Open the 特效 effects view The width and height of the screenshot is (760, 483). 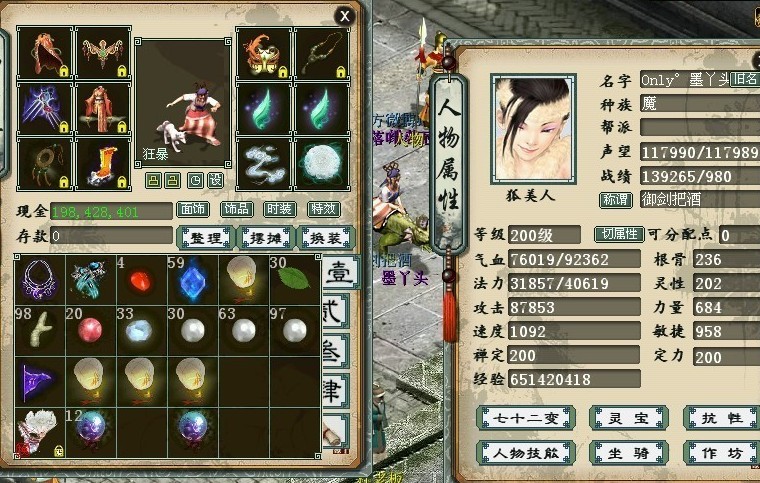[x=322, y=210]
